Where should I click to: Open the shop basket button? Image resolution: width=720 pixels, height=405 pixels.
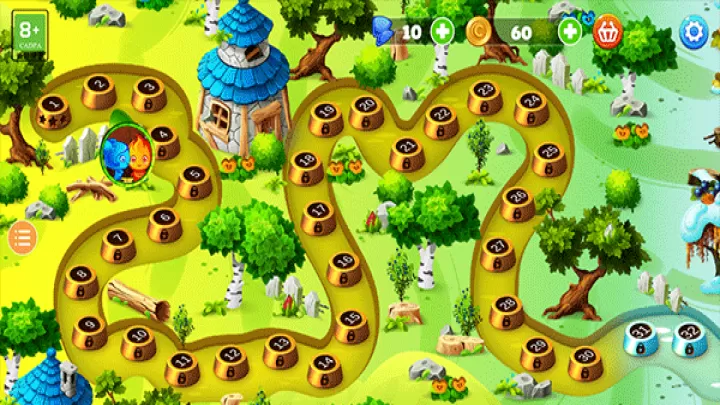pyautogui.click(x=608, y=32)
